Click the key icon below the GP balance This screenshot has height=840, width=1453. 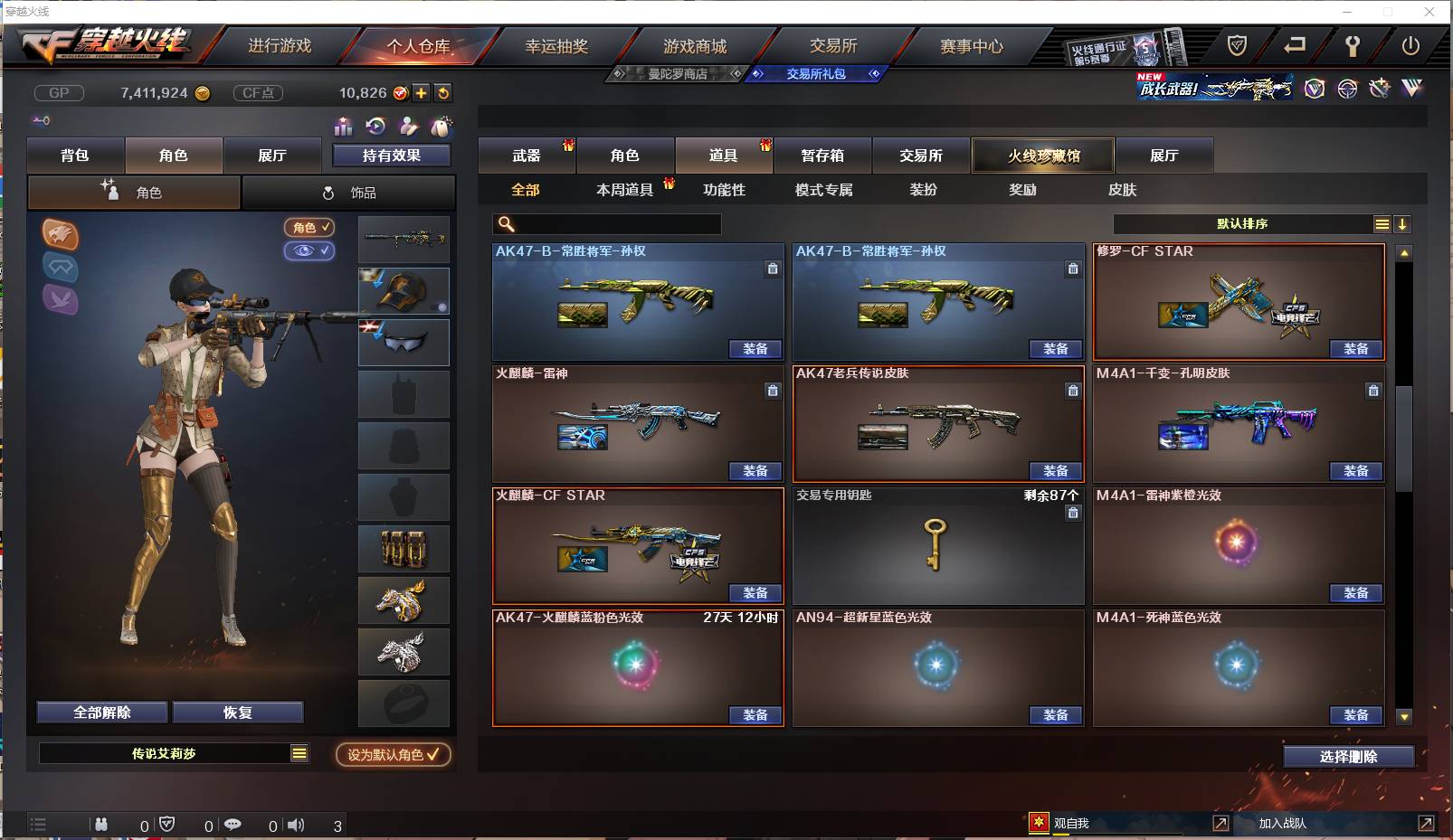pos(40,119)
